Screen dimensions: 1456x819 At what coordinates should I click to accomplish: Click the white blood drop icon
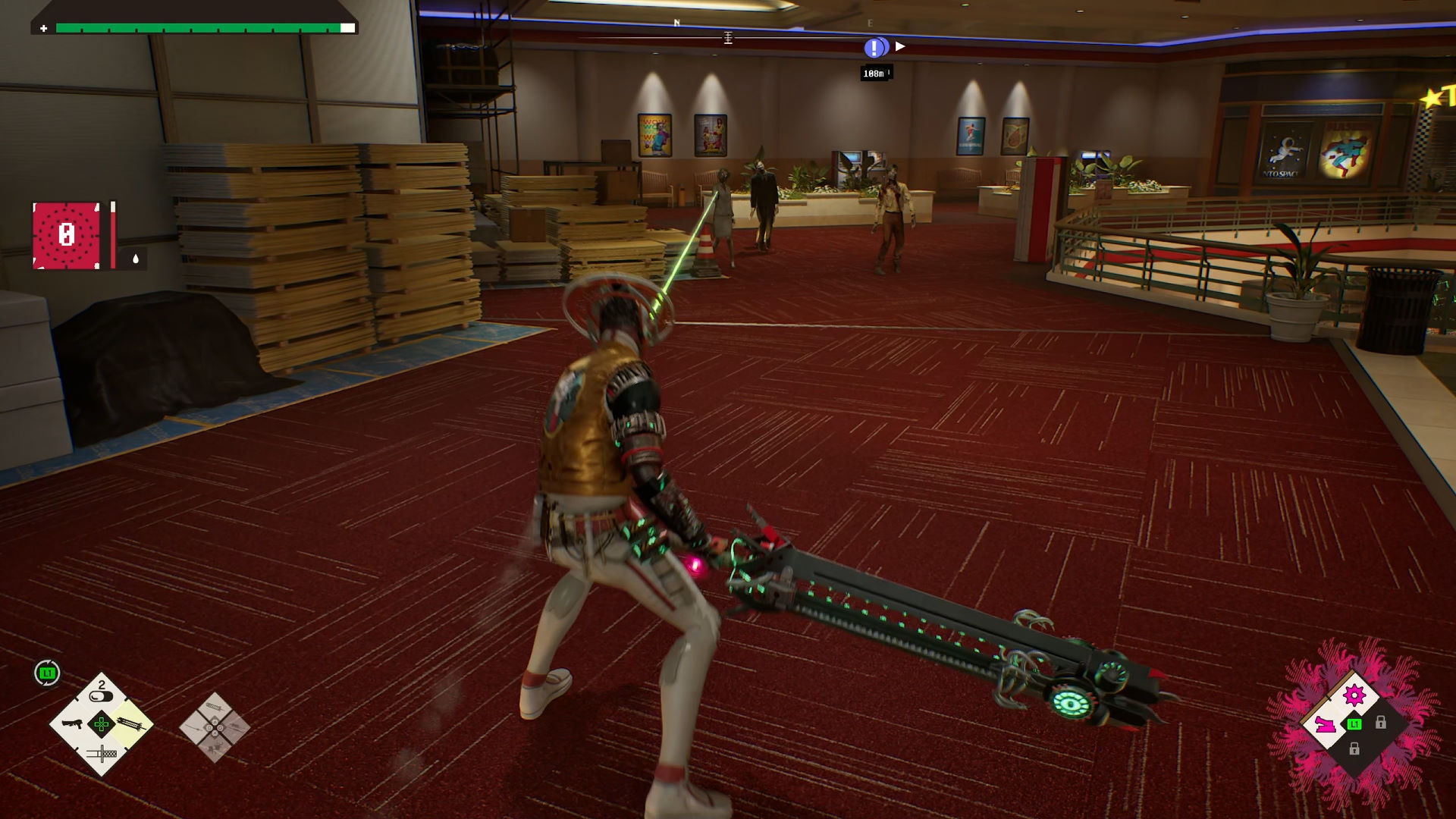coord(136,259)
